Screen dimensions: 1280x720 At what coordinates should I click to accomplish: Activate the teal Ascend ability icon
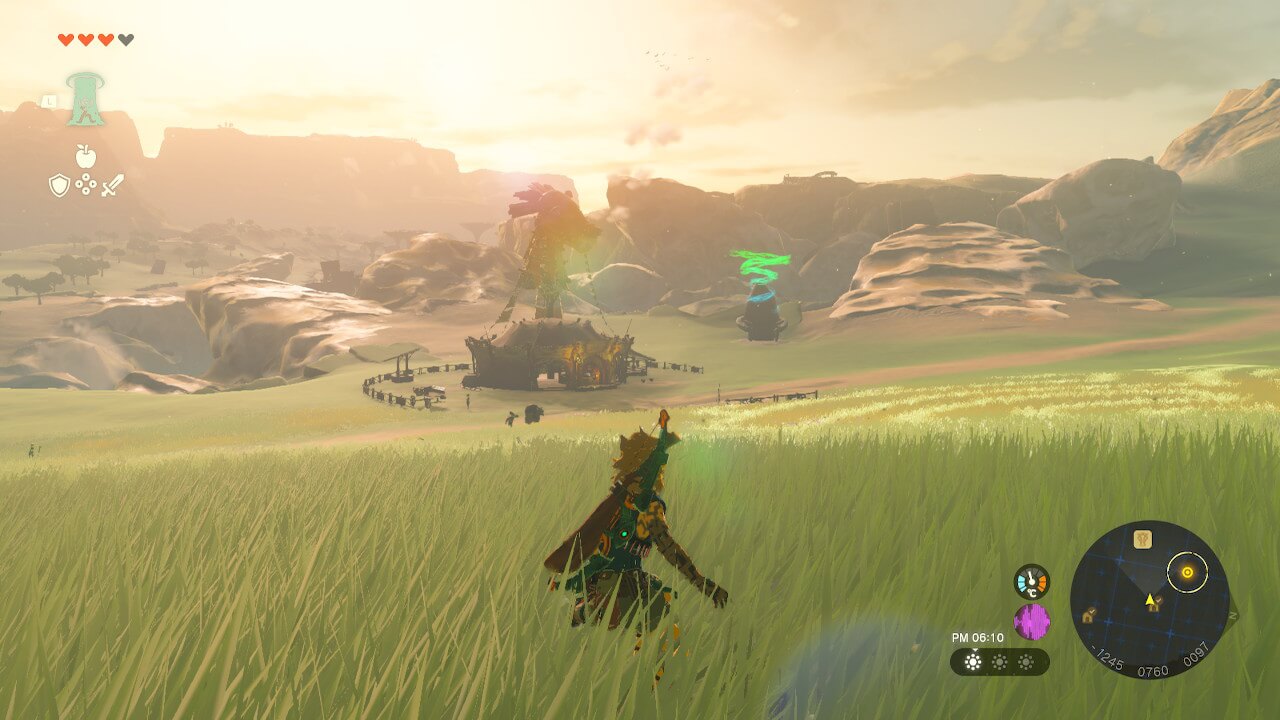[x=86, y=99]
